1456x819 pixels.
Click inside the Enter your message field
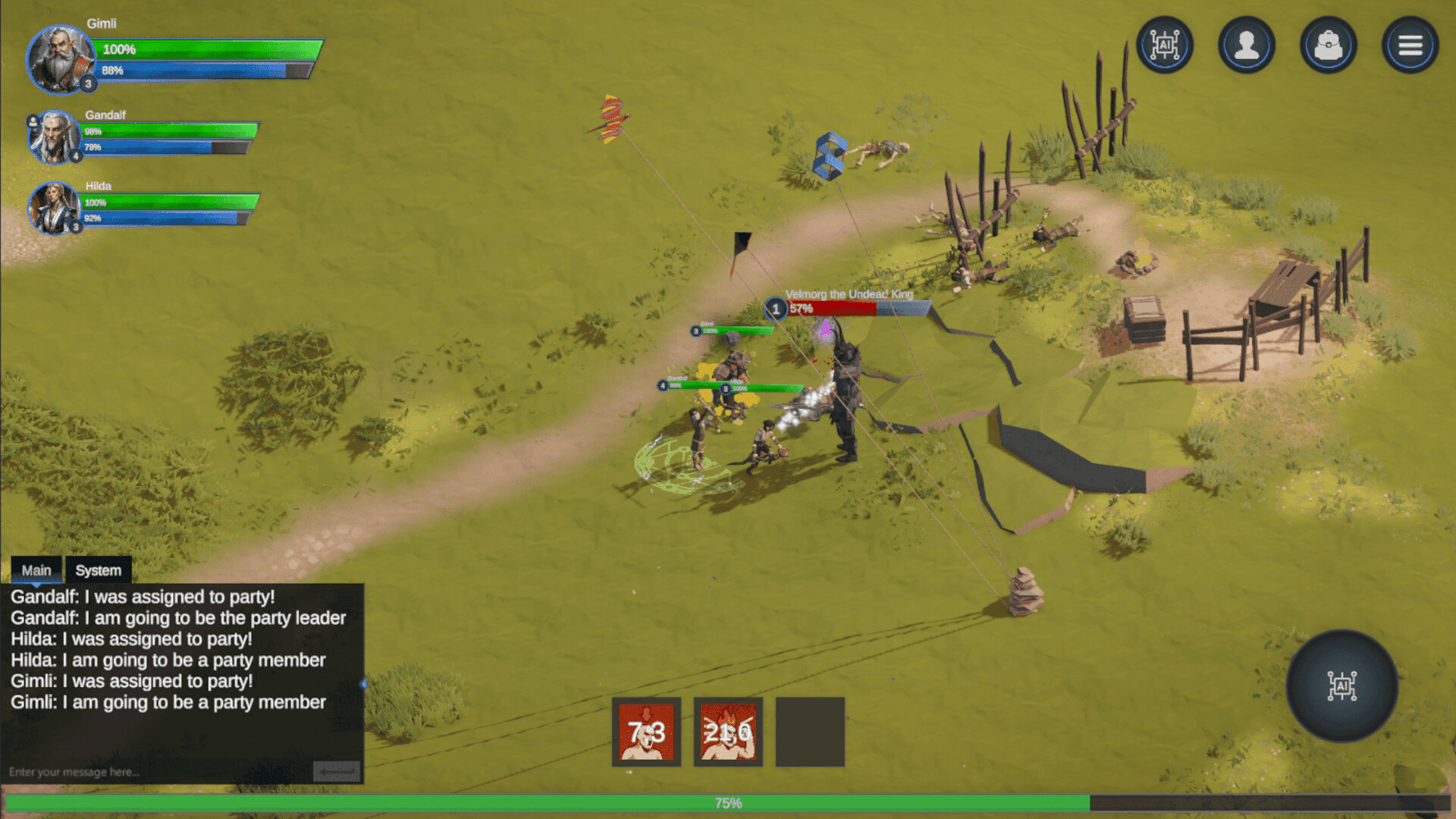152,771
